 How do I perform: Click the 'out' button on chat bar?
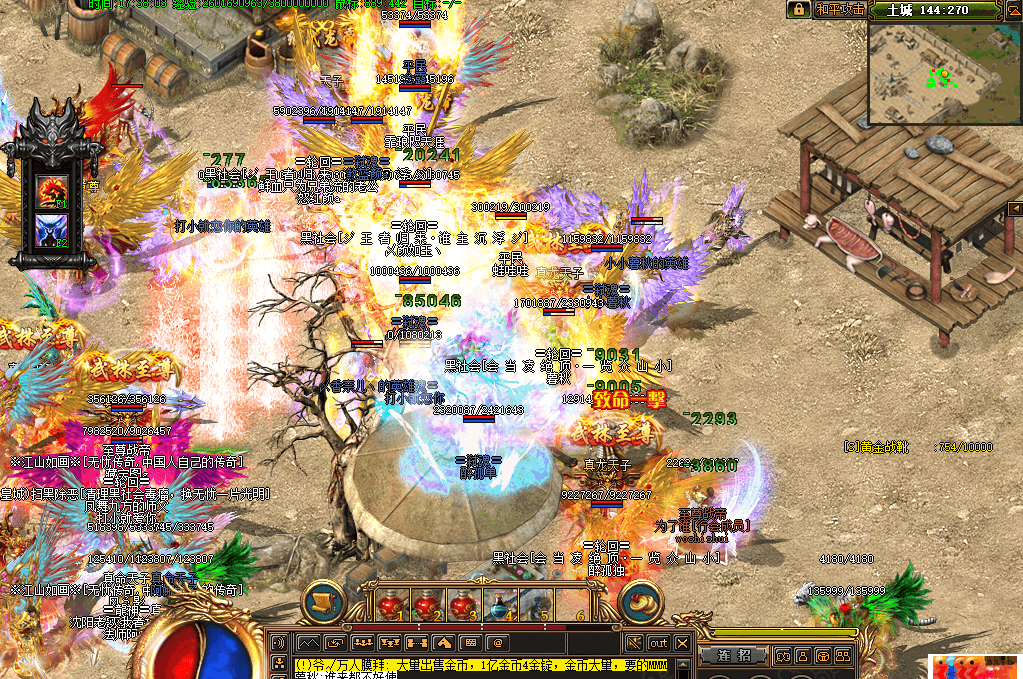[658, 642]
